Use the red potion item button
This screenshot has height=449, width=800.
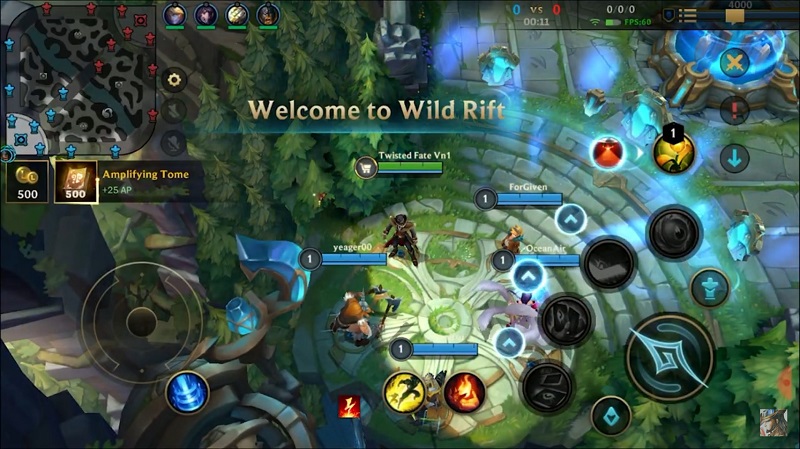pyautogui.click(x=607, y=152)
